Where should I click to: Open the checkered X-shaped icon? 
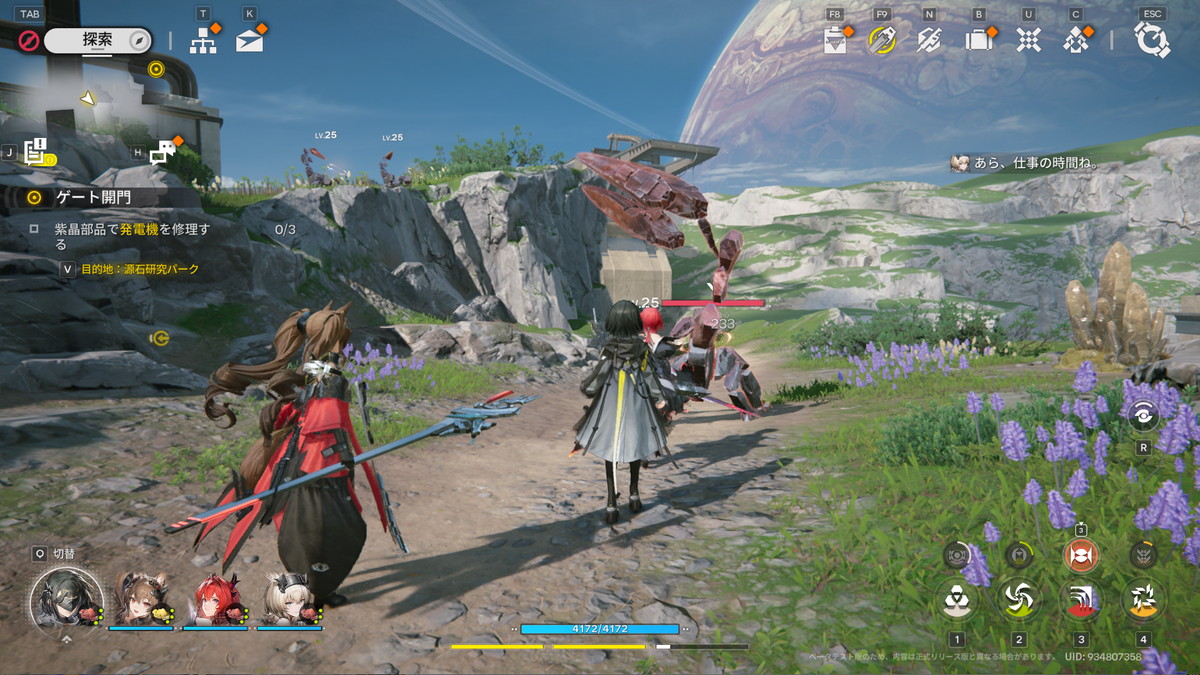tap(1028, 40)
